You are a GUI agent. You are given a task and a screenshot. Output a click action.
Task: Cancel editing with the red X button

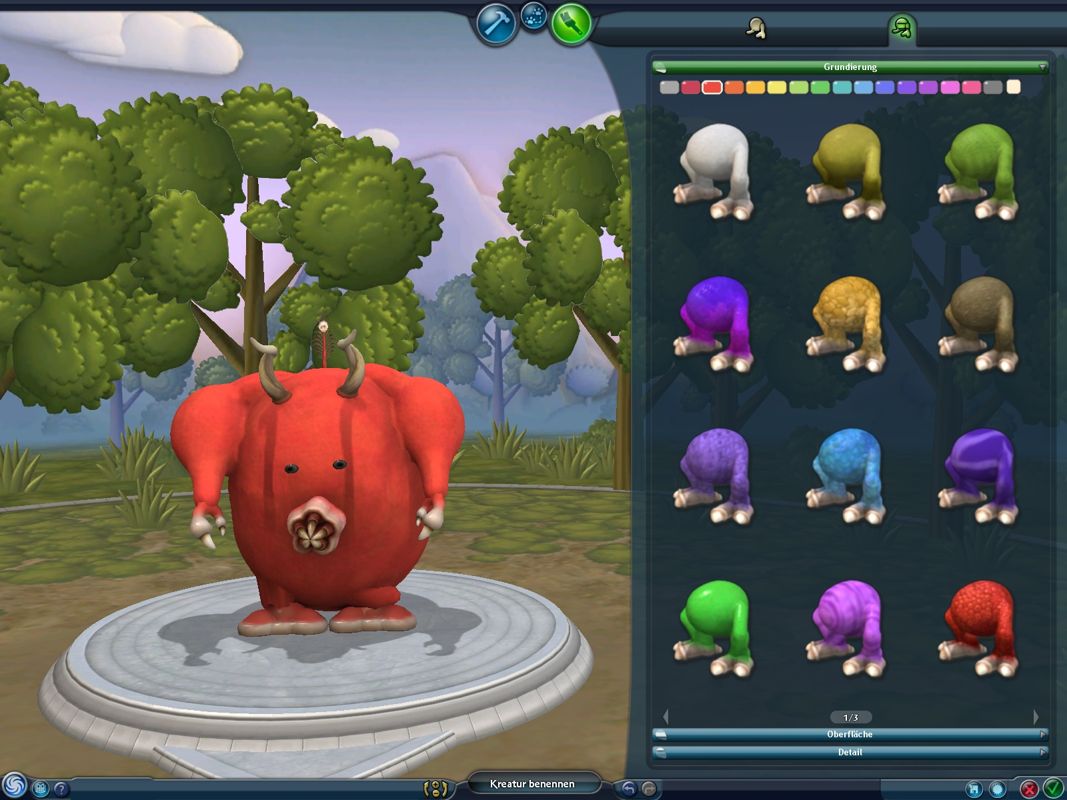pyautogui.click(x=1029, y=788)
